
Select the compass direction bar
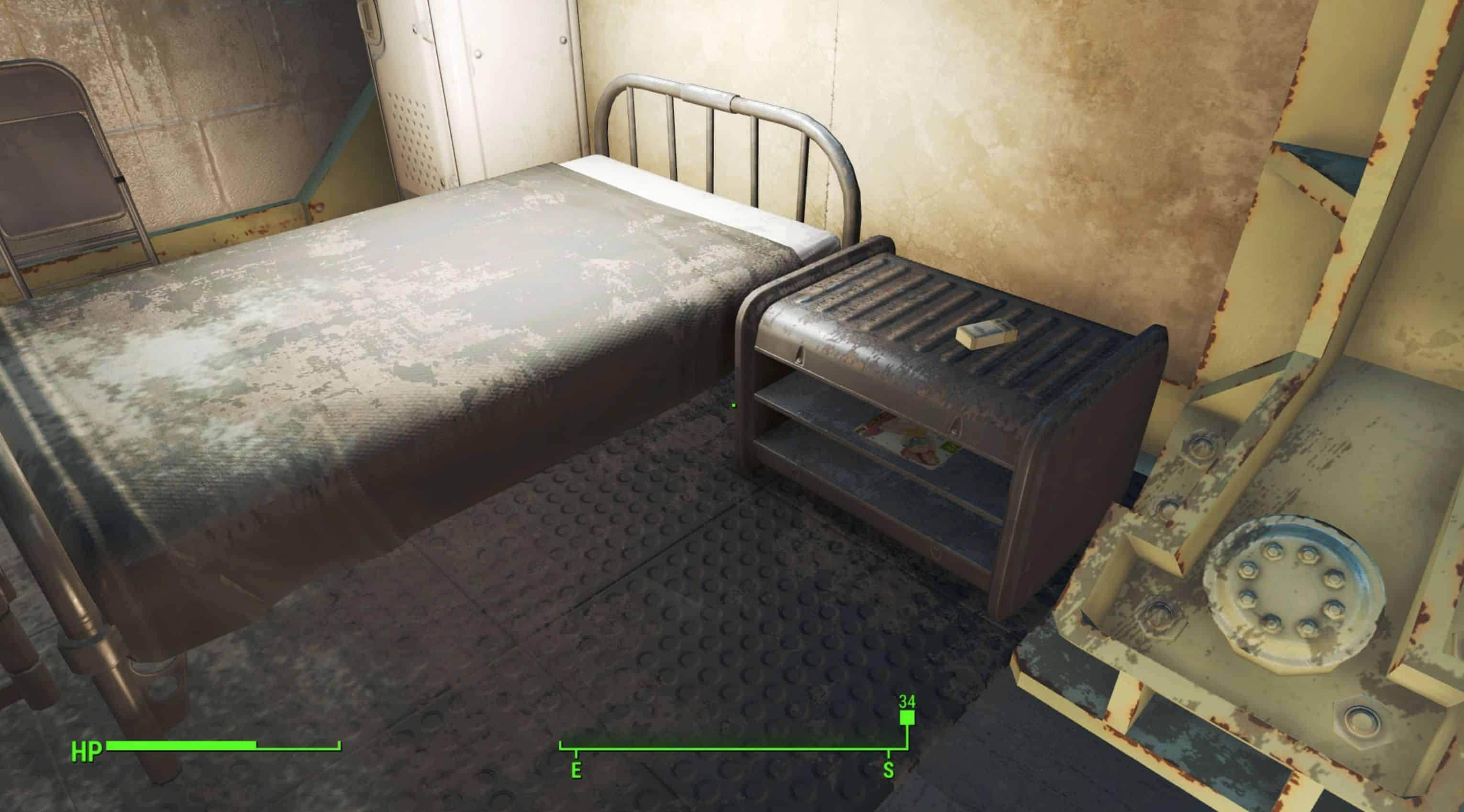(x=732, y=746)
